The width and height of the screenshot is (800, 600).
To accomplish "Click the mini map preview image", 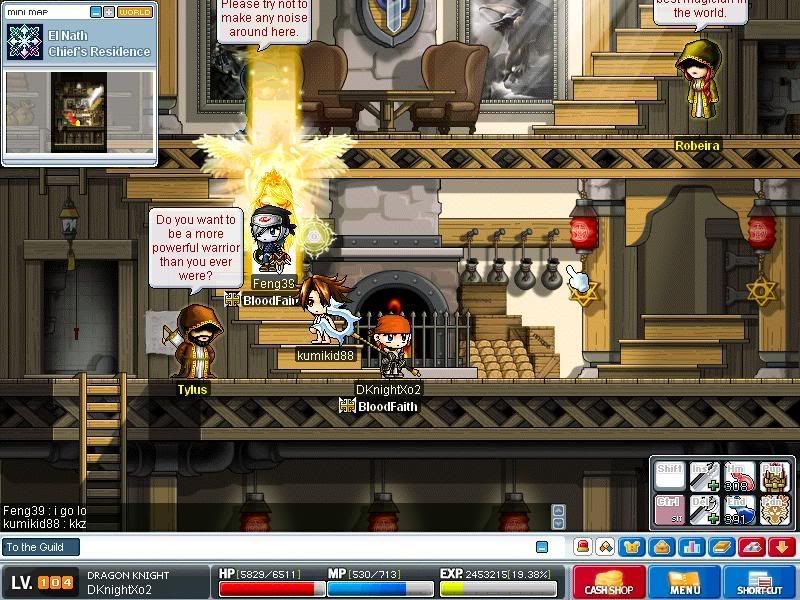I will tap(80, 112).
